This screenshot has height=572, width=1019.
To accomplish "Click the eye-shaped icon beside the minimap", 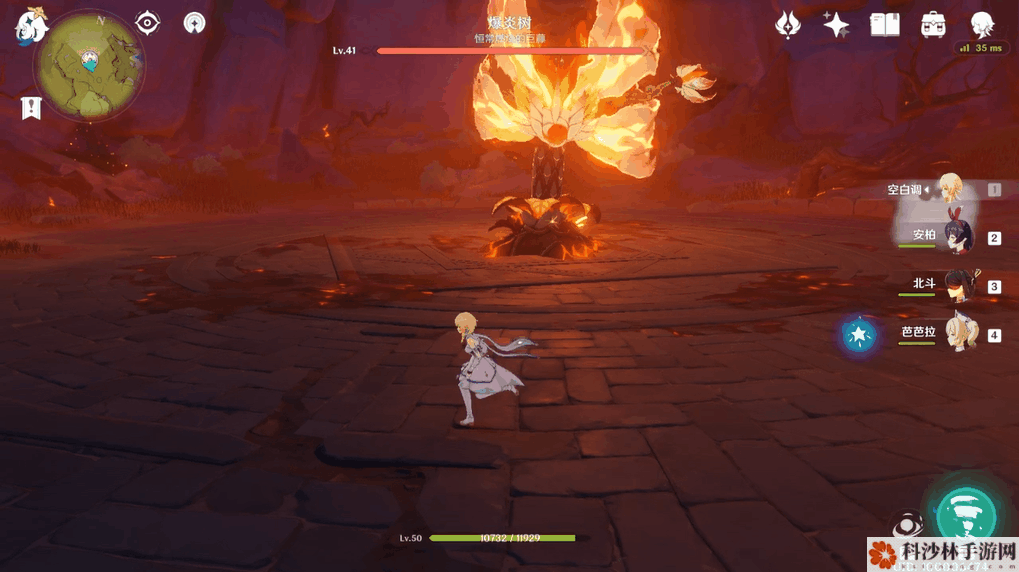I will tap(148, 22).
